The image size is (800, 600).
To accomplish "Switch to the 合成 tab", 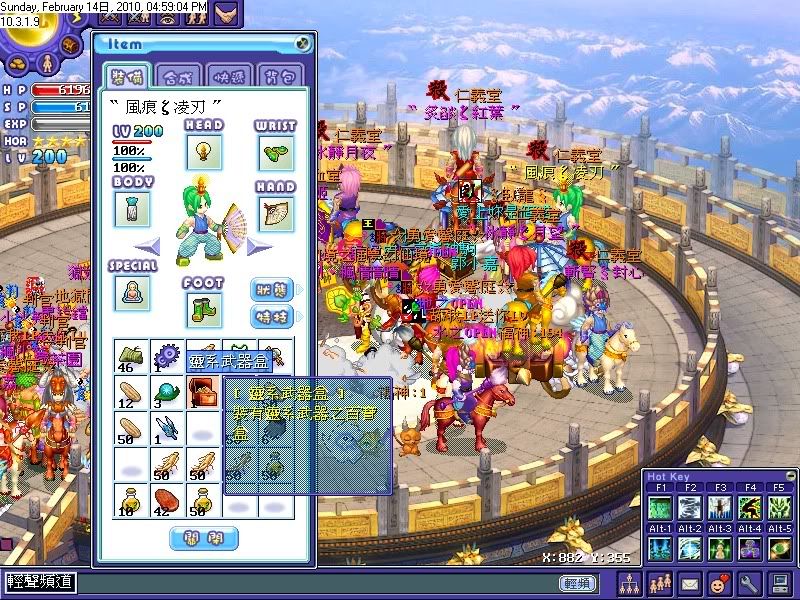I will (x=178, y=75).
